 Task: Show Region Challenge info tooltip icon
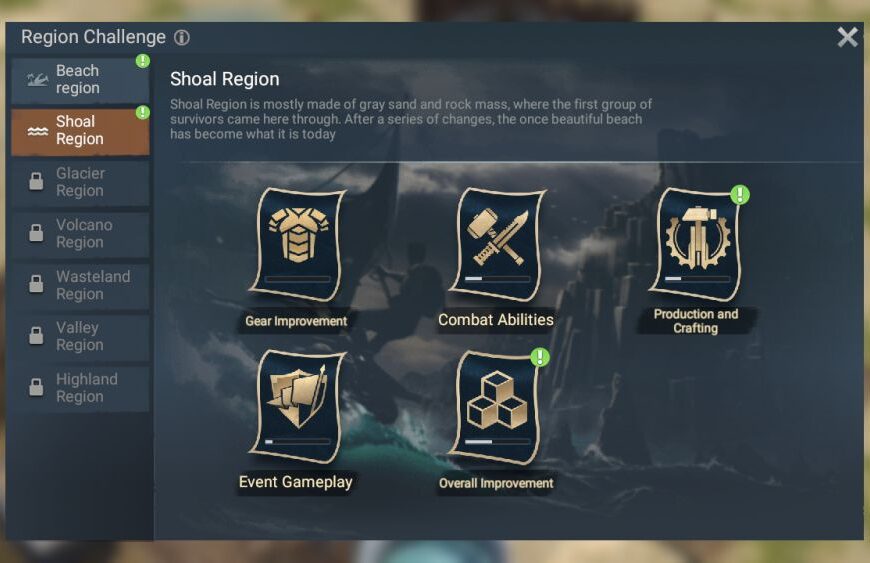[x=181, y=38]
